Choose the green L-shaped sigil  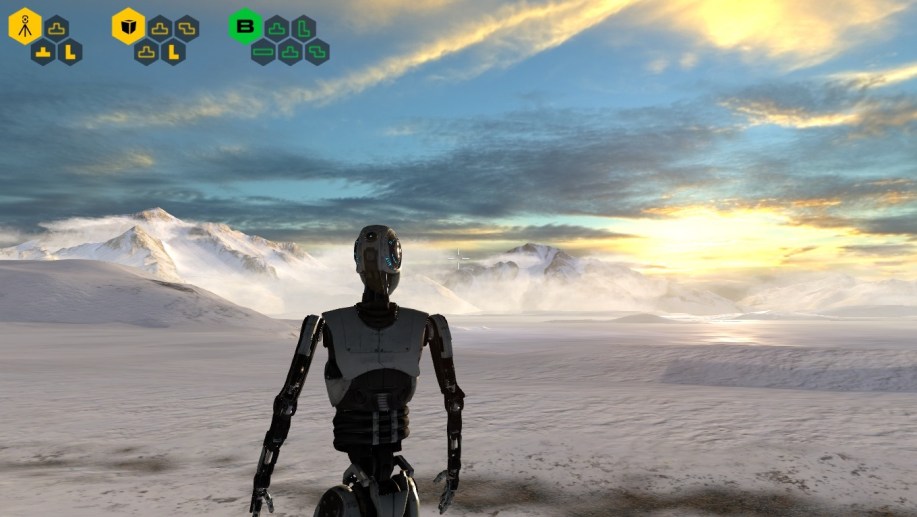point(304,28)
